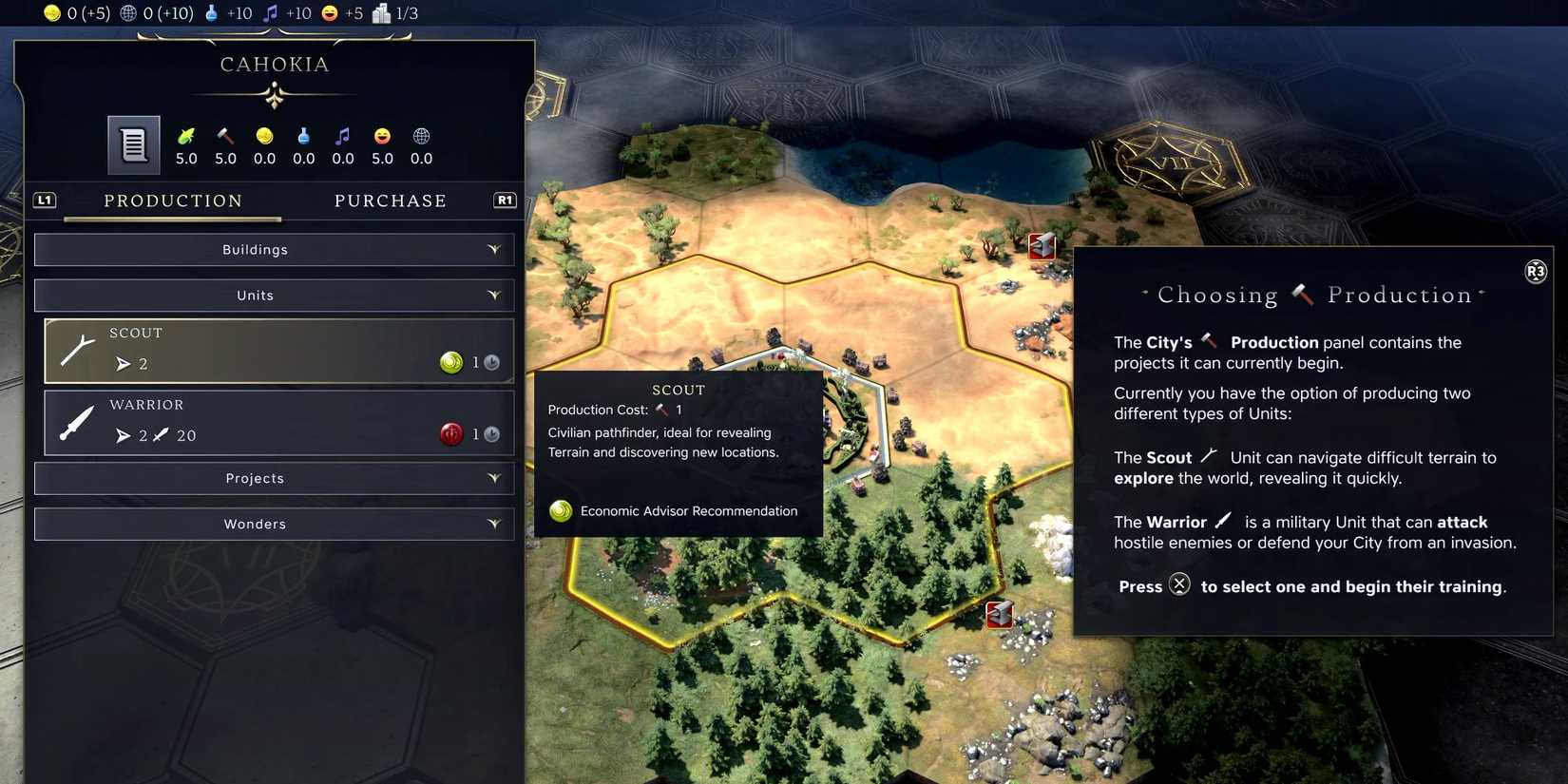
Task: Click the city count icon showing 1/3
Action: click(x=380, y=13)
